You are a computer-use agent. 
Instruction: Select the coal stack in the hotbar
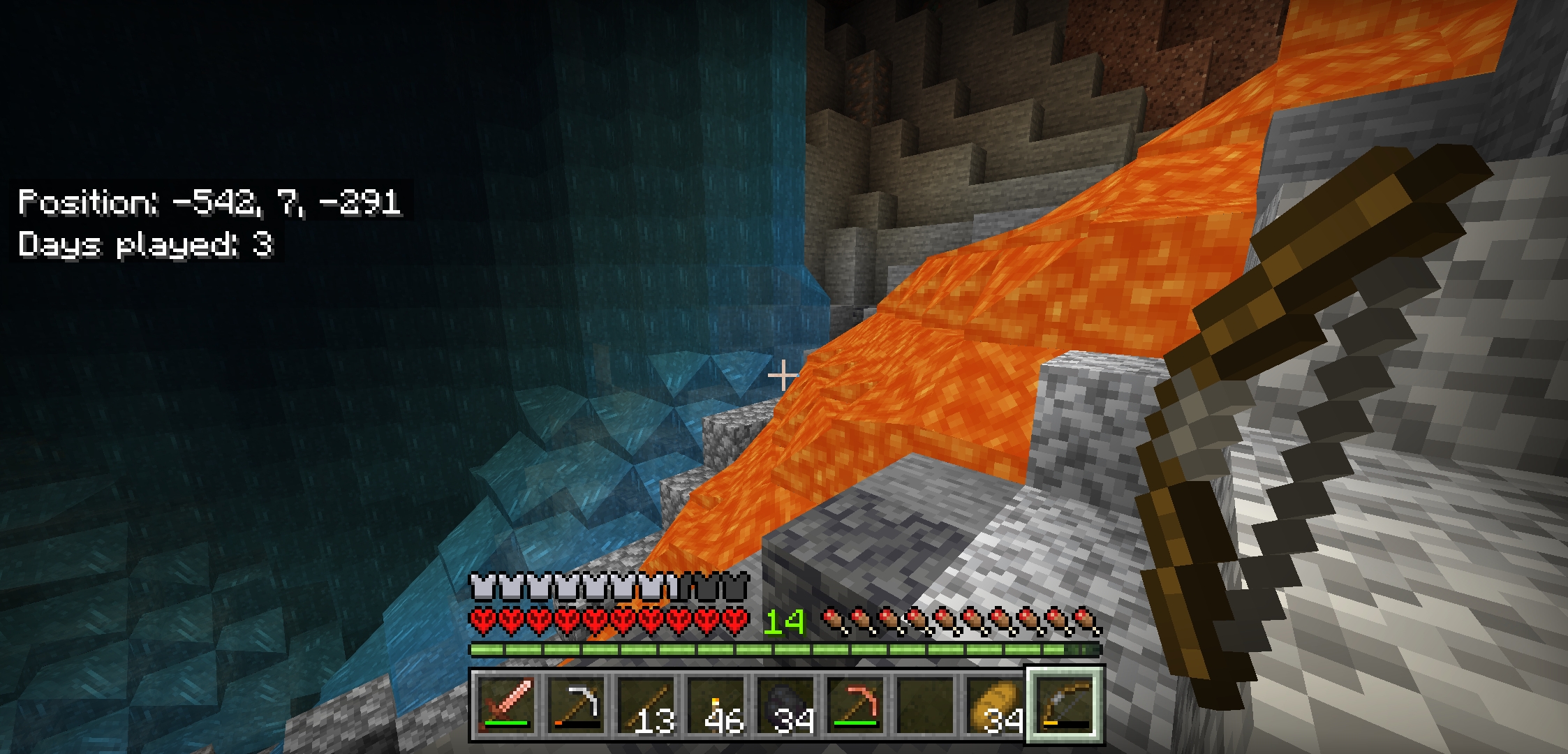tap(785, 705)
